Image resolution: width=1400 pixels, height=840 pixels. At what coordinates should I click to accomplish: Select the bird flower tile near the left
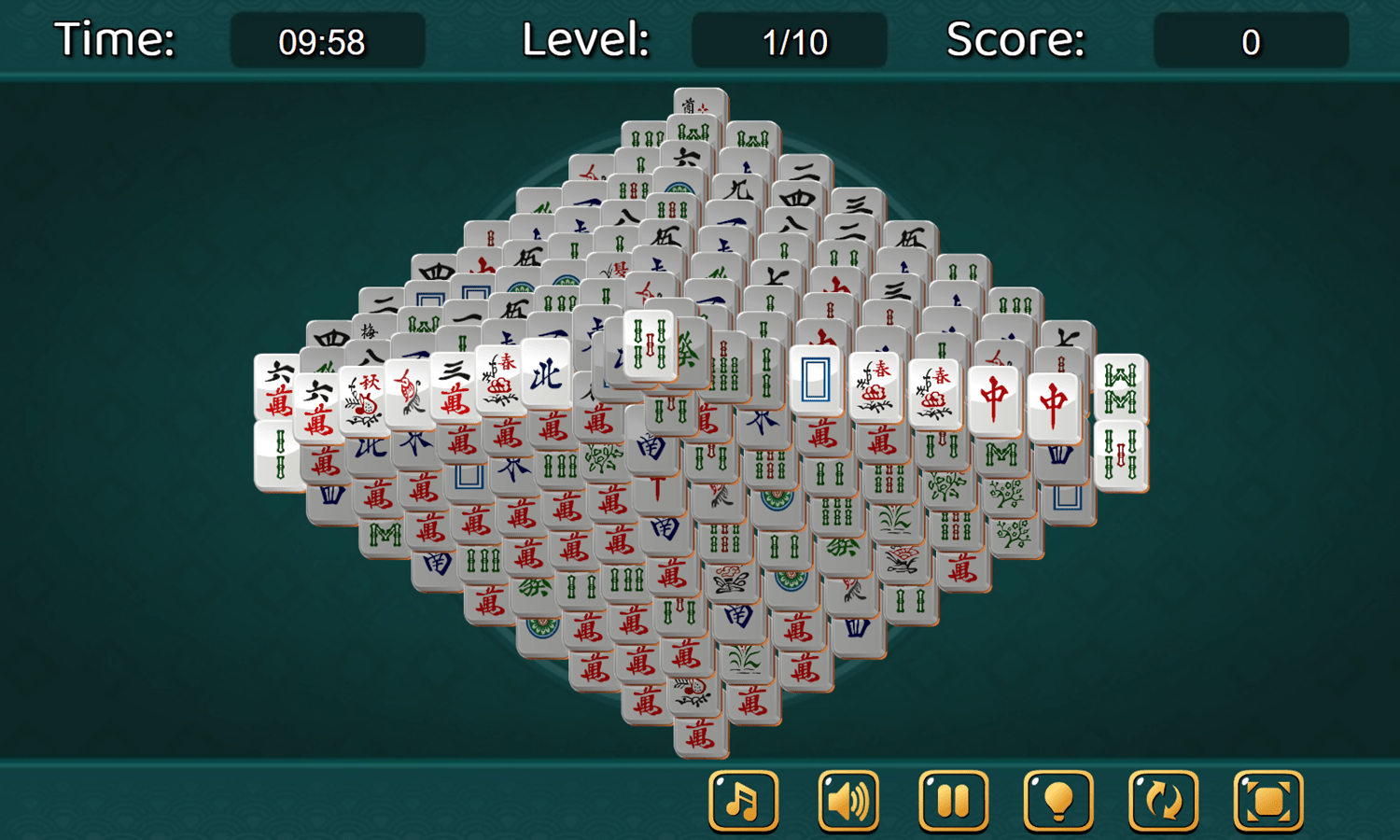point(411,394)
